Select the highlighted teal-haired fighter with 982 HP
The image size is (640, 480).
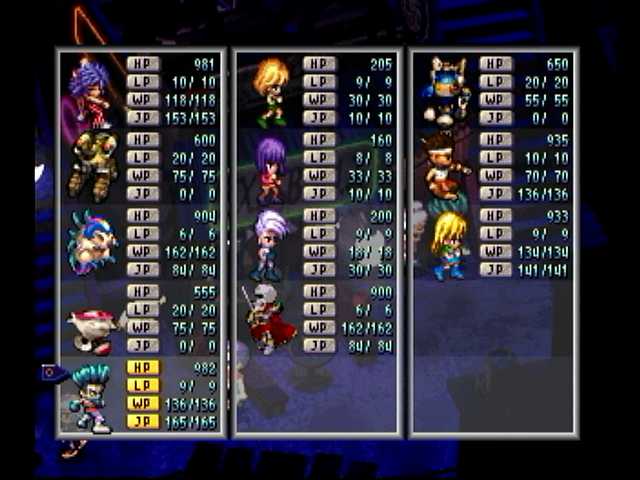(90, 397)
